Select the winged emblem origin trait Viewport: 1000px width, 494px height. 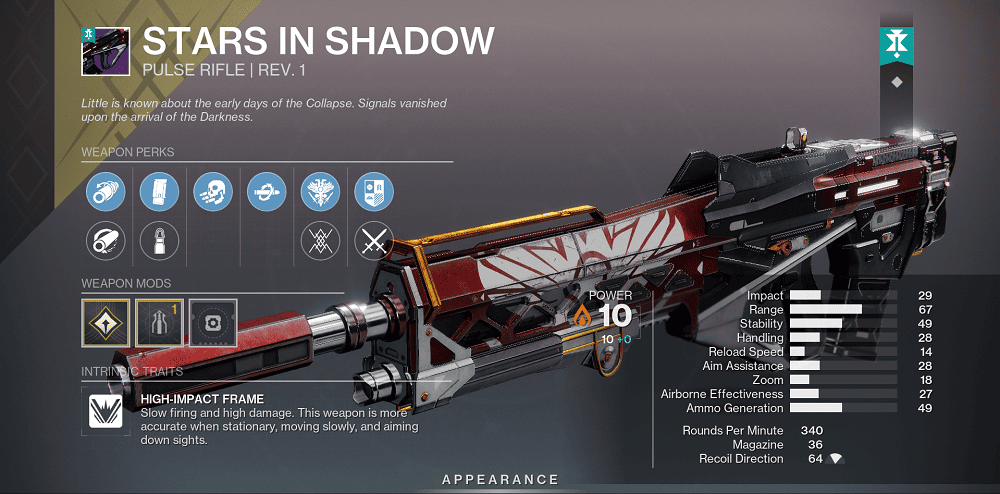321,190
